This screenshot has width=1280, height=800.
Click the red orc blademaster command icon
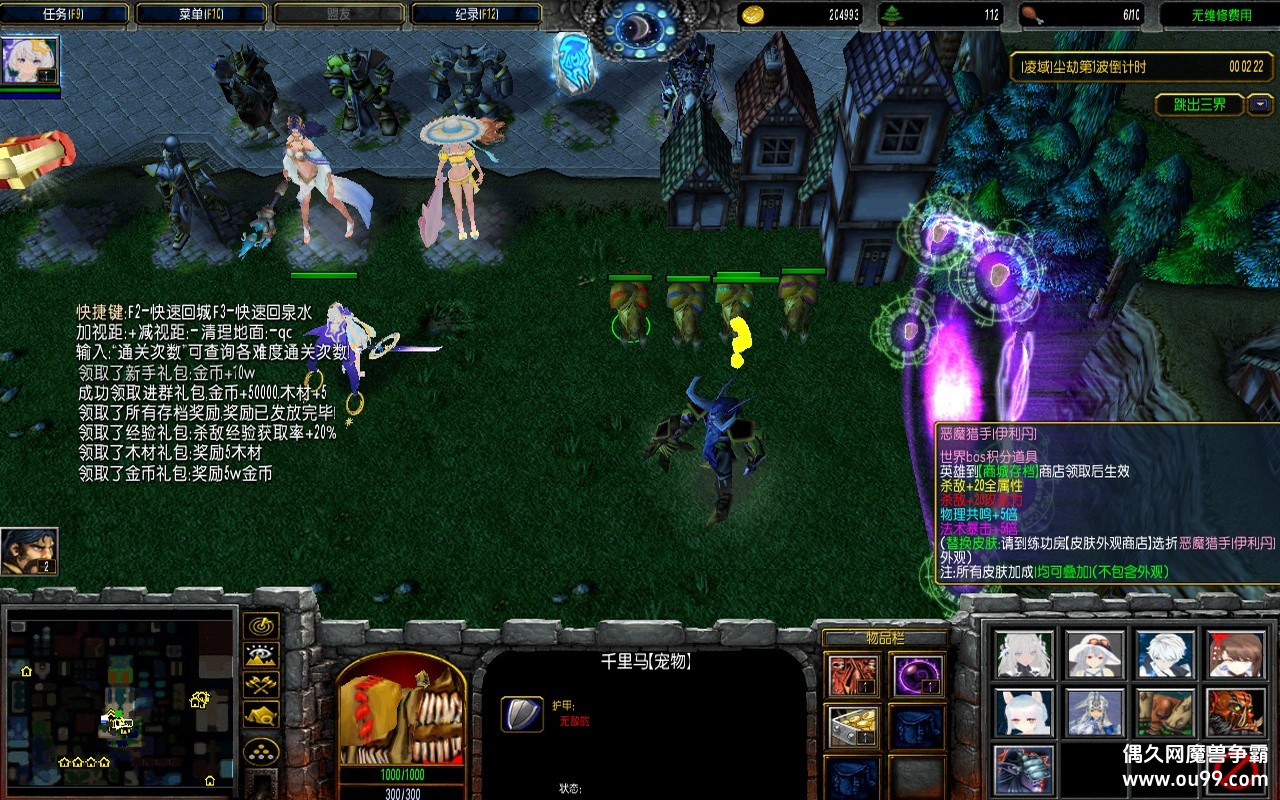(x=1235, y=712)
